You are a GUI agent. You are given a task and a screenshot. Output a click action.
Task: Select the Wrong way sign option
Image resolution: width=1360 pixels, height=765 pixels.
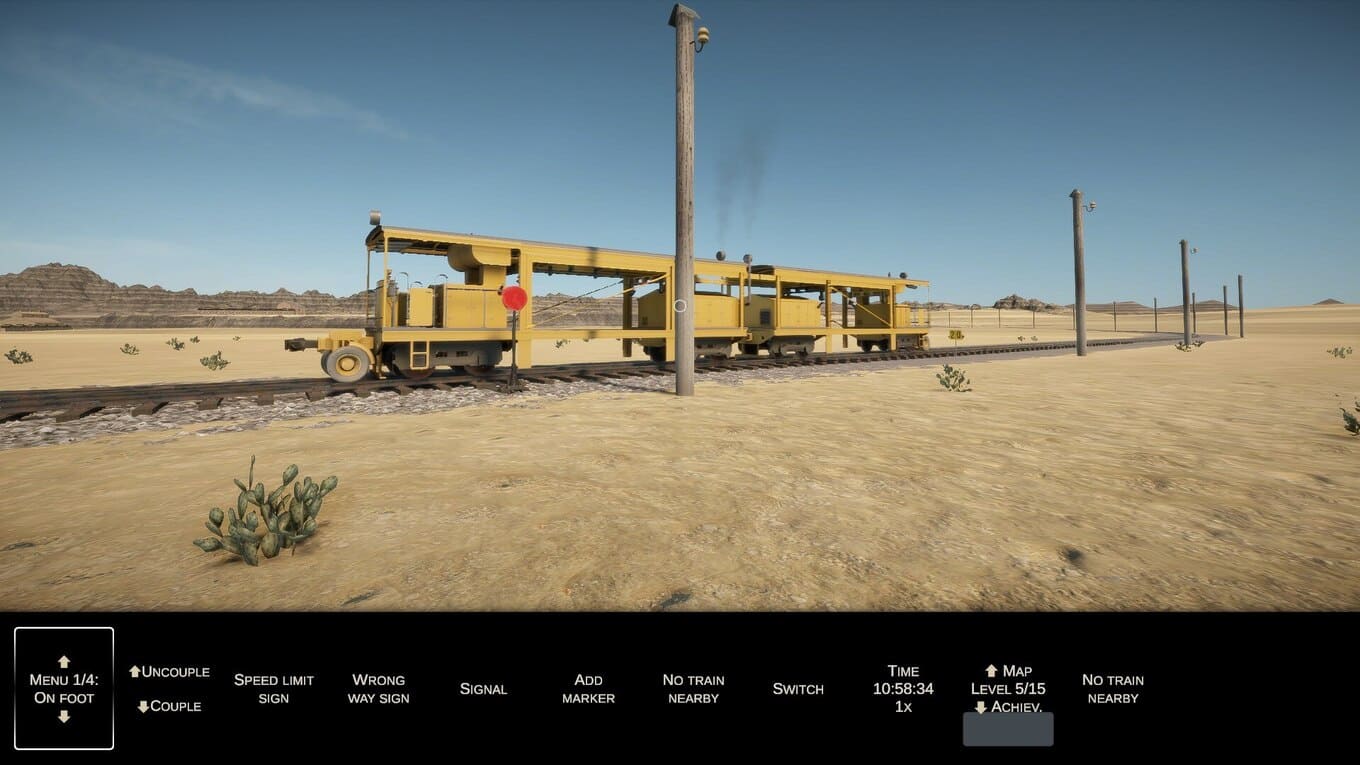[x=378, y=688]
